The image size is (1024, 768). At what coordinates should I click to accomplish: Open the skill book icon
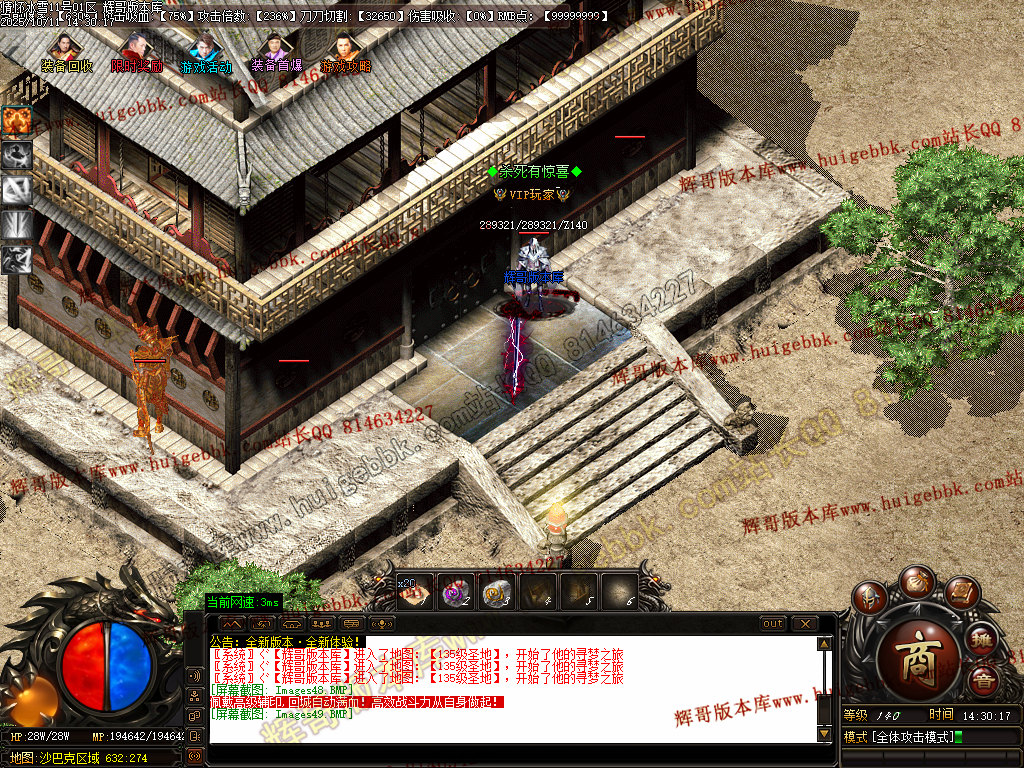[961, 593]
